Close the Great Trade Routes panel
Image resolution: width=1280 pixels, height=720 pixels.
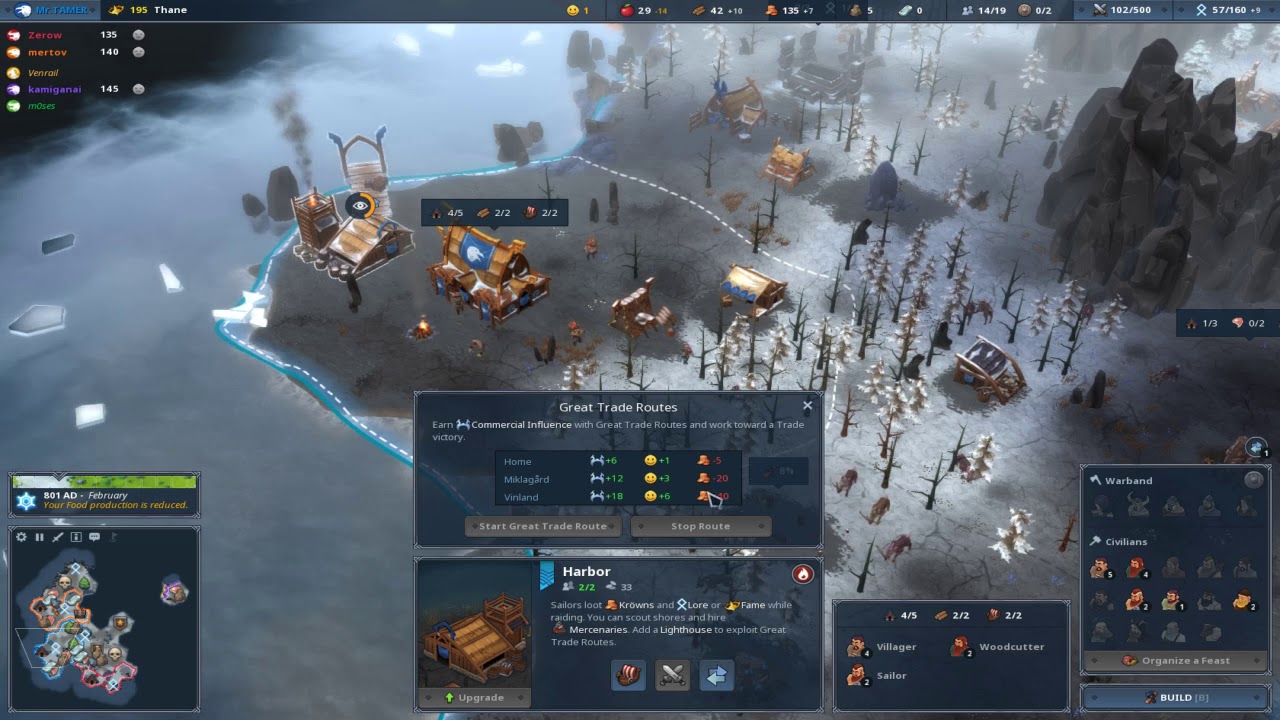[808, 406]
